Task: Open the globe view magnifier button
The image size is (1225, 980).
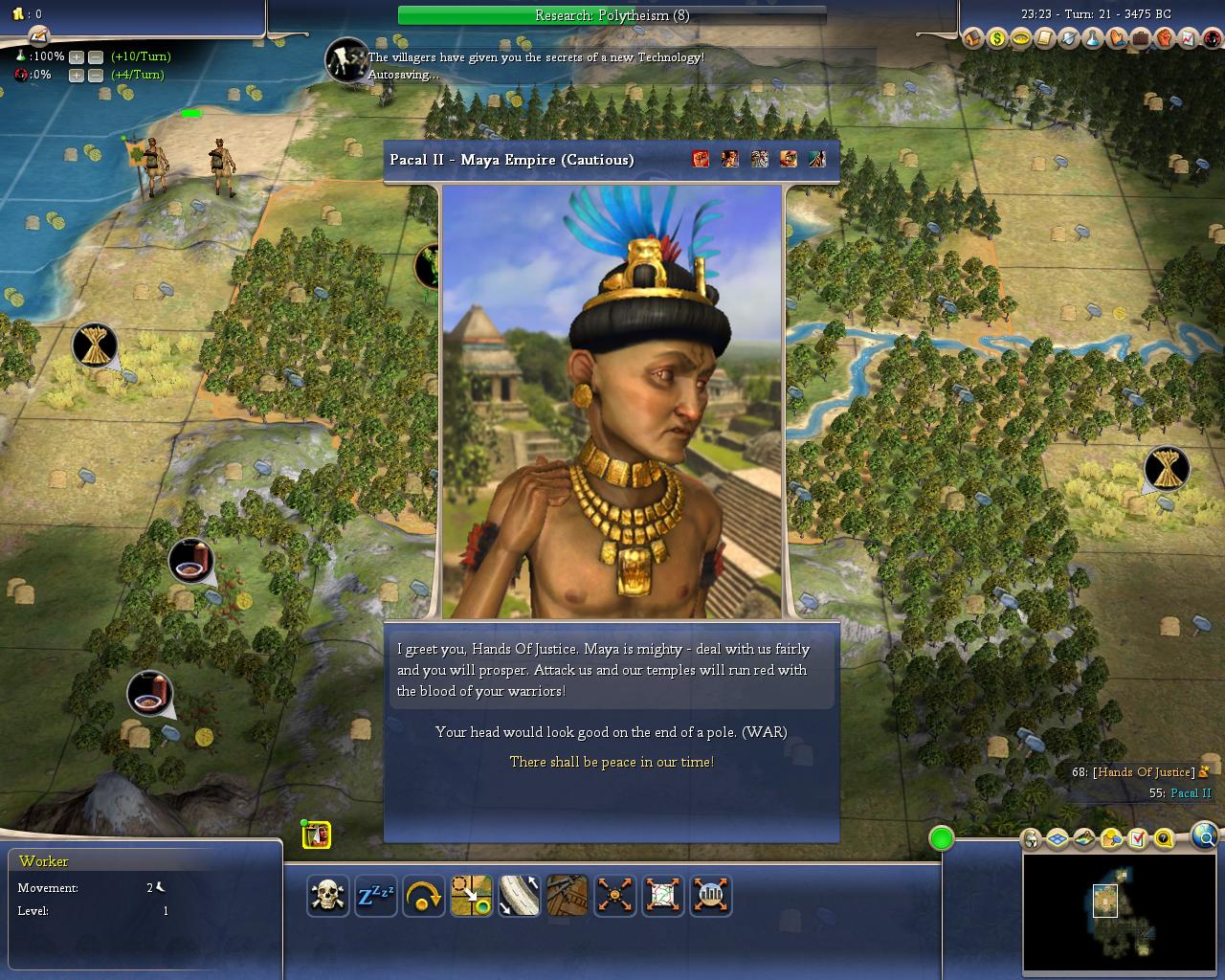Action: pos(1206,837)
